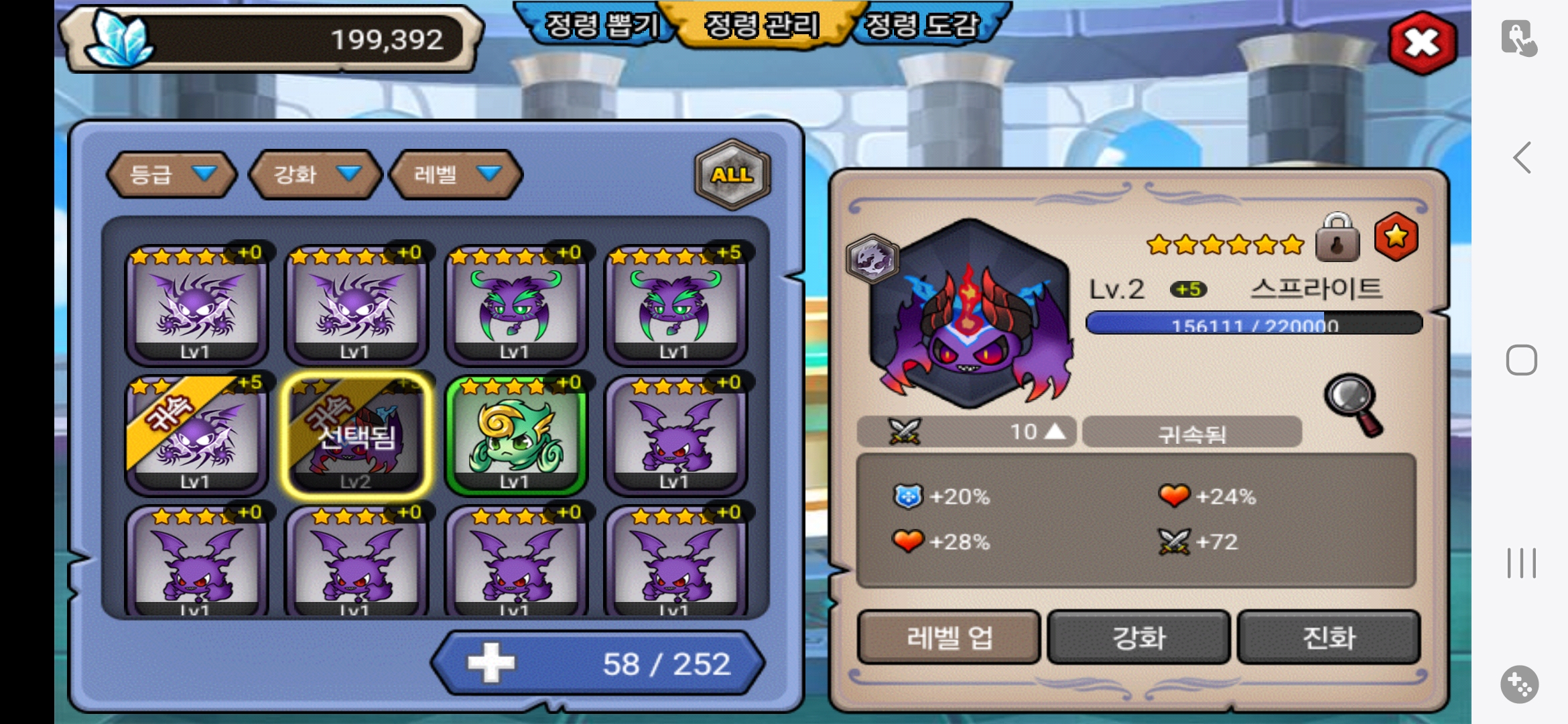Toggle the ALL hexagon filter

tap(732, 174)
